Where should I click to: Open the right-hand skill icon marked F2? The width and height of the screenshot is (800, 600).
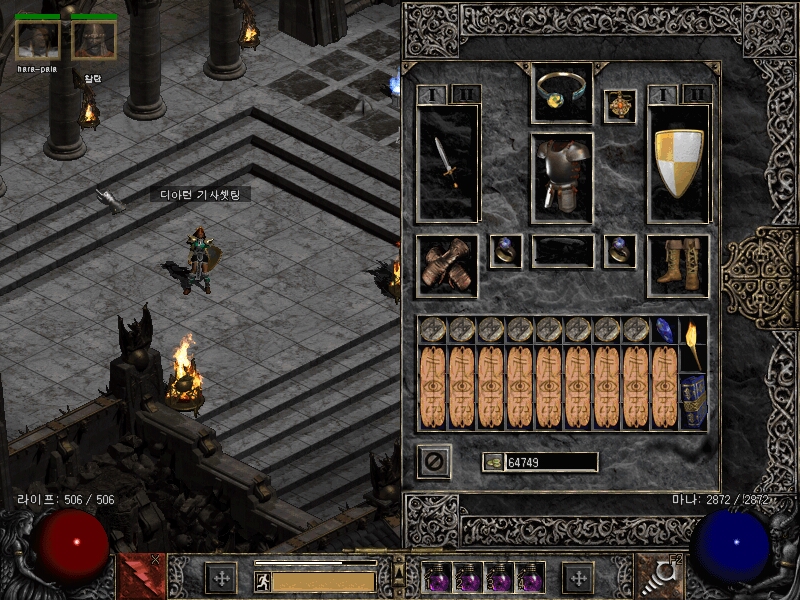point(659,577)
